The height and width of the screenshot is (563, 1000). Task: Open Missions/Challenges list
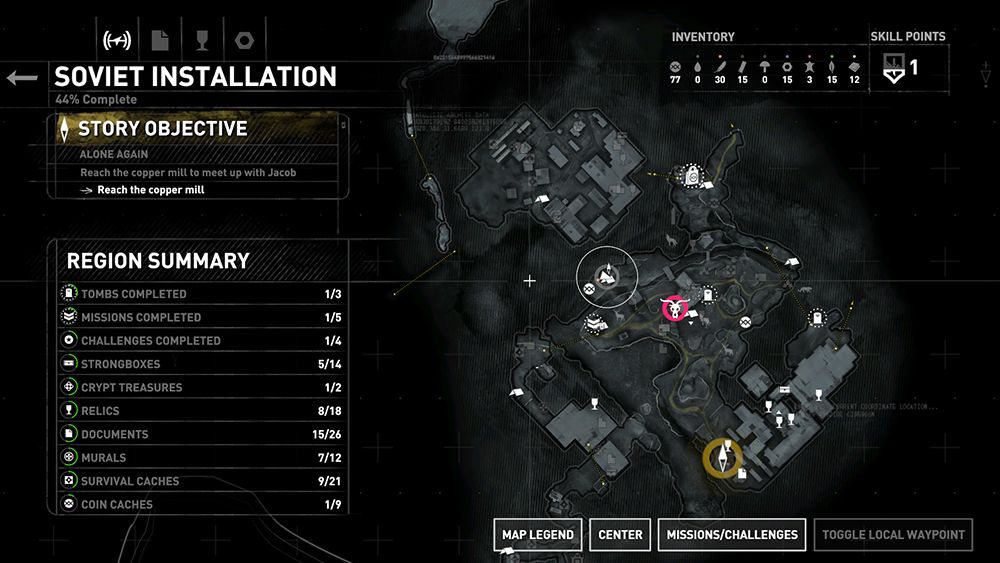pos(732,535)
